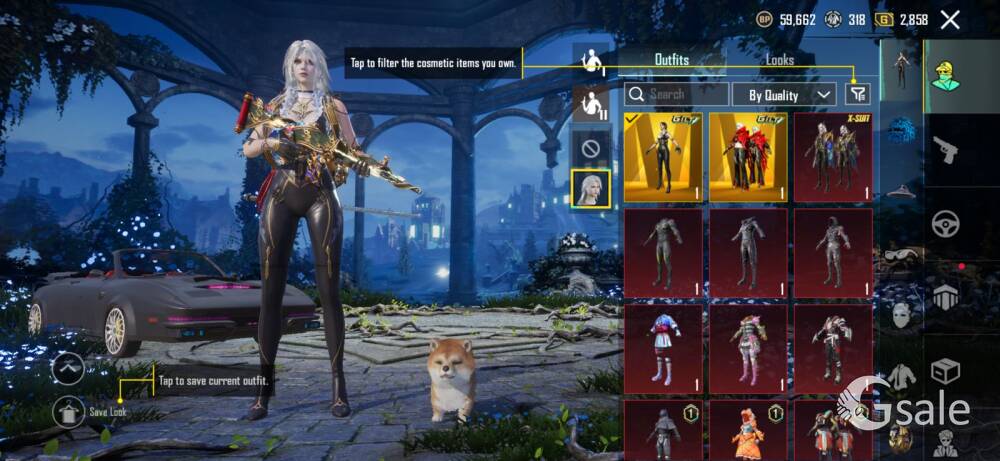Toggle the owned-items filter funnel icon

point(857,93)
